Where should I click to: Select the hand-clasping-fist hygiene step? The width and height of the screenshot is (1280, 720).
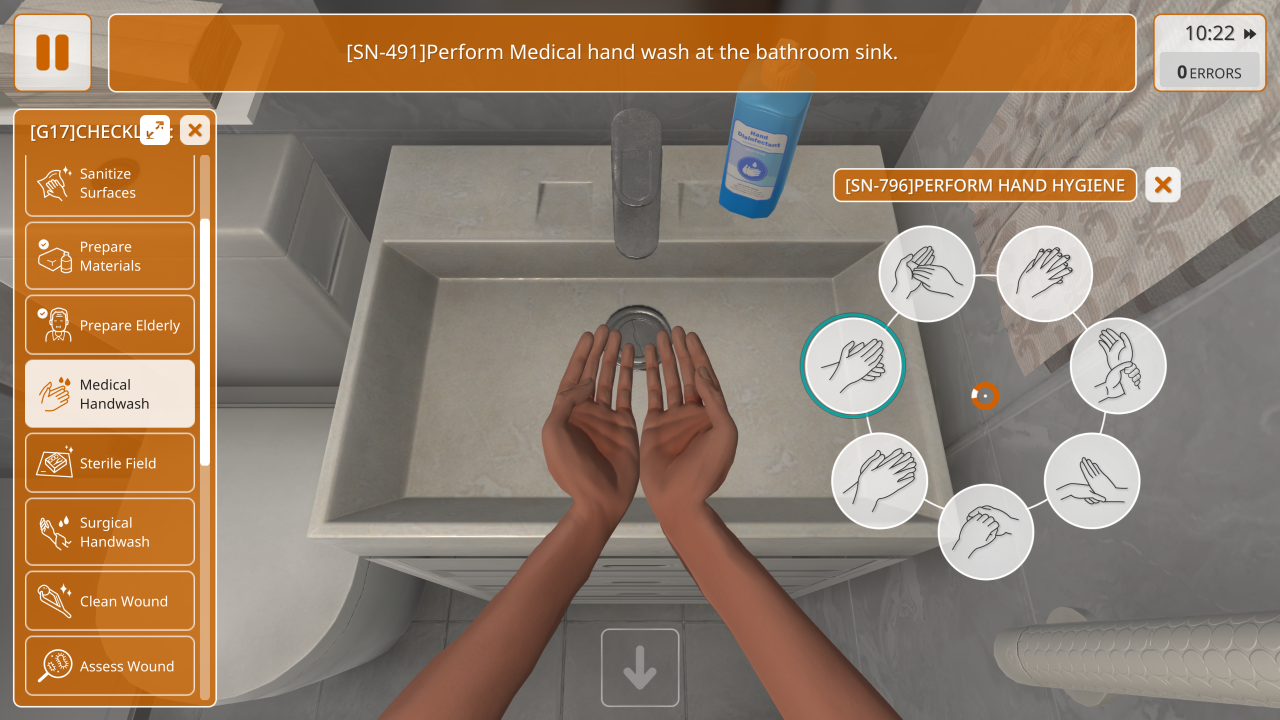point(985,532)
